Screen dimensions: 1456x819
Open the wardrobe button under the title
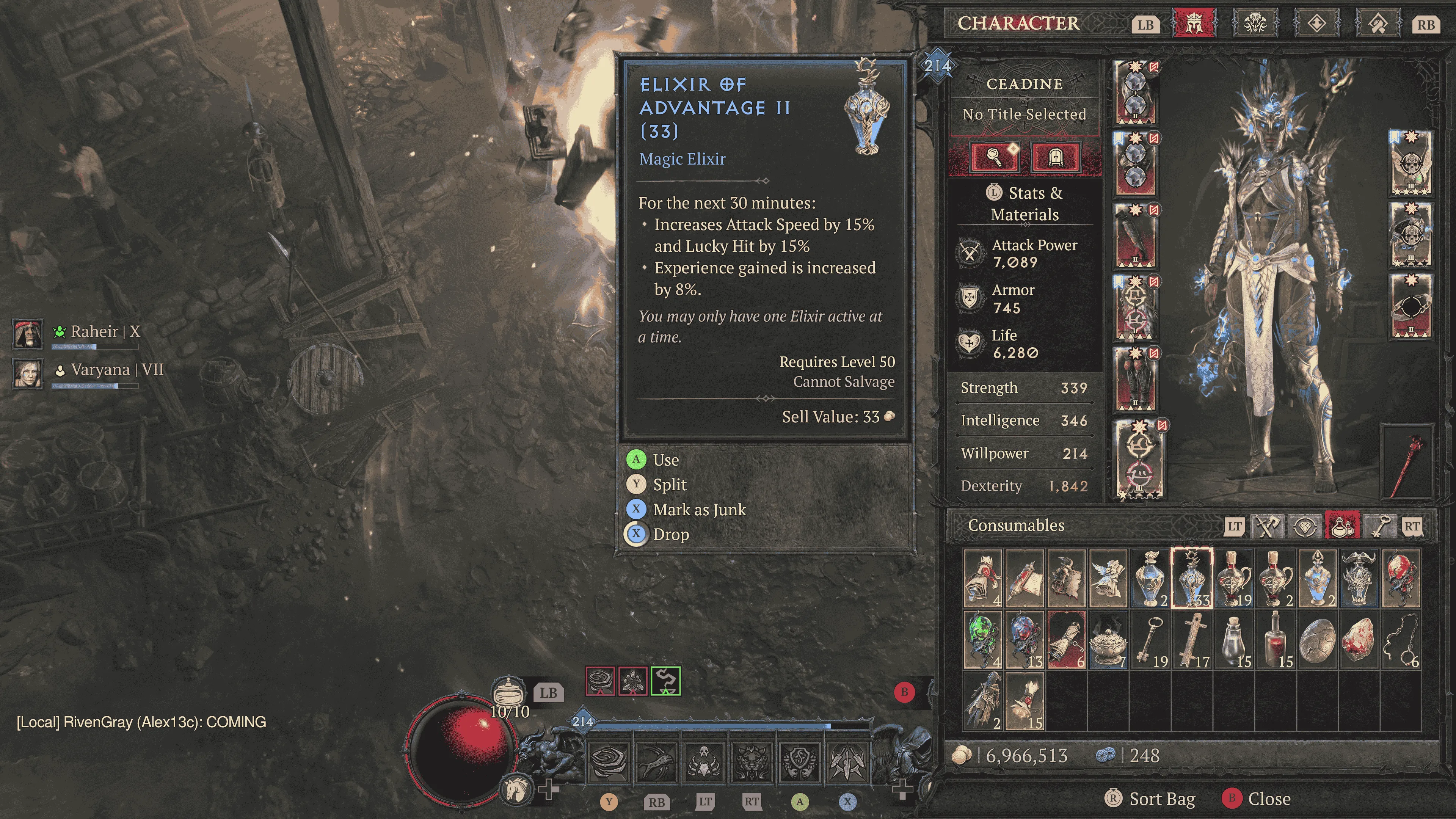pos(1055,156)
